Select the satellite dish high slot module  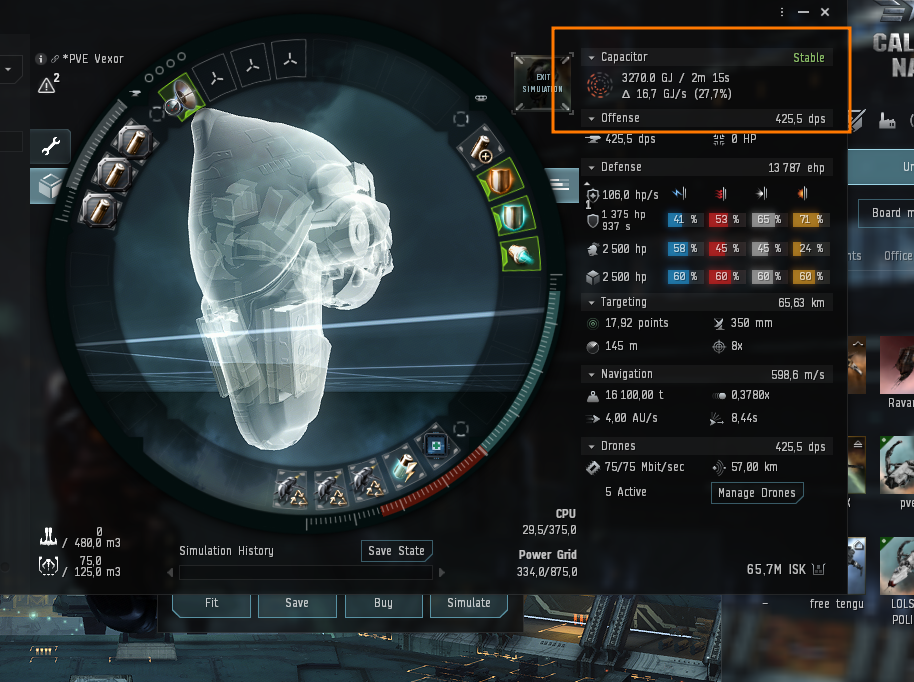(x=181, y=94)
